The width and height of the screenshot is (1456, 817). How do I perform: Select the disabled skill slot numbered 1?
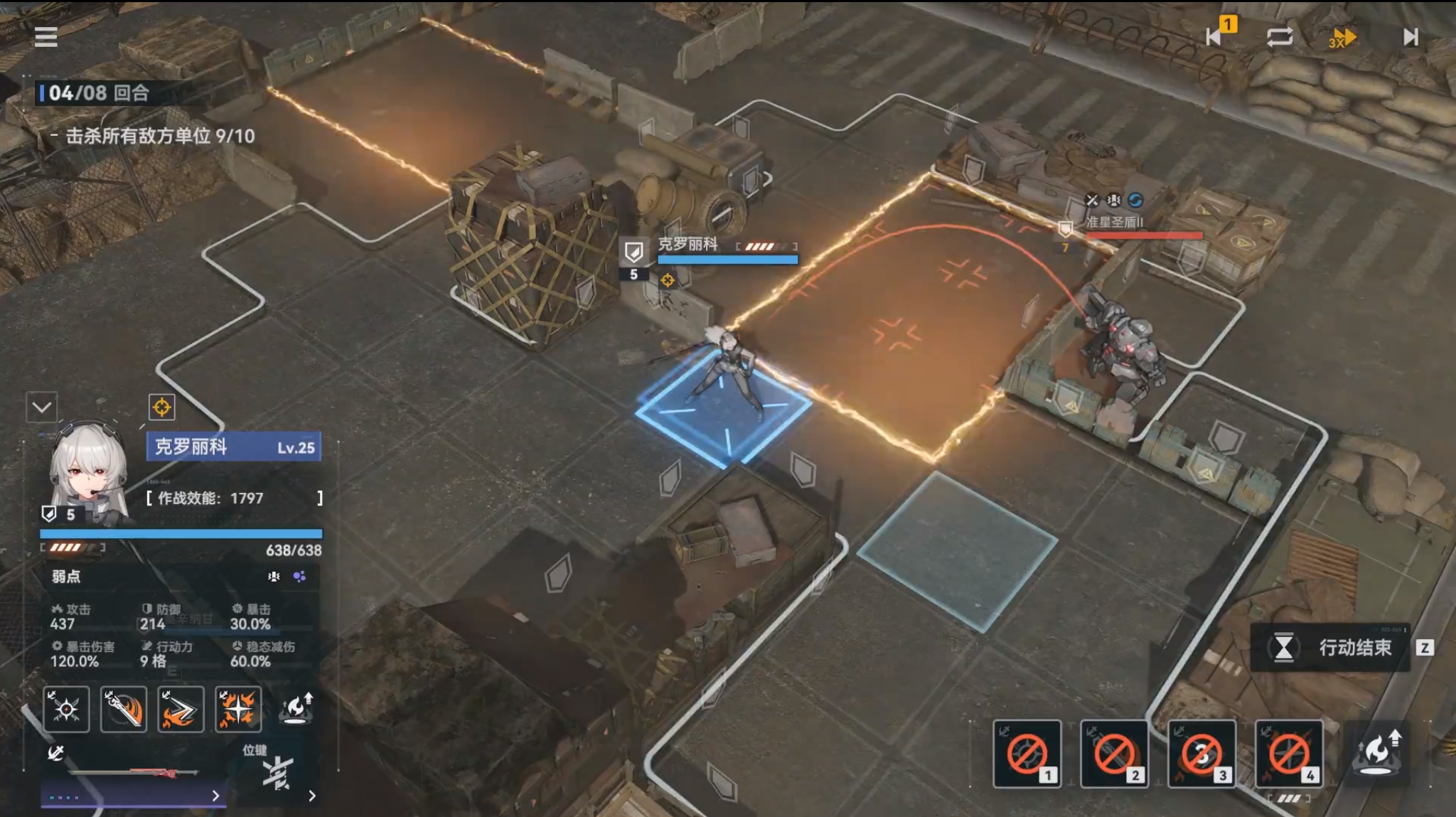tap(1027, 754)
